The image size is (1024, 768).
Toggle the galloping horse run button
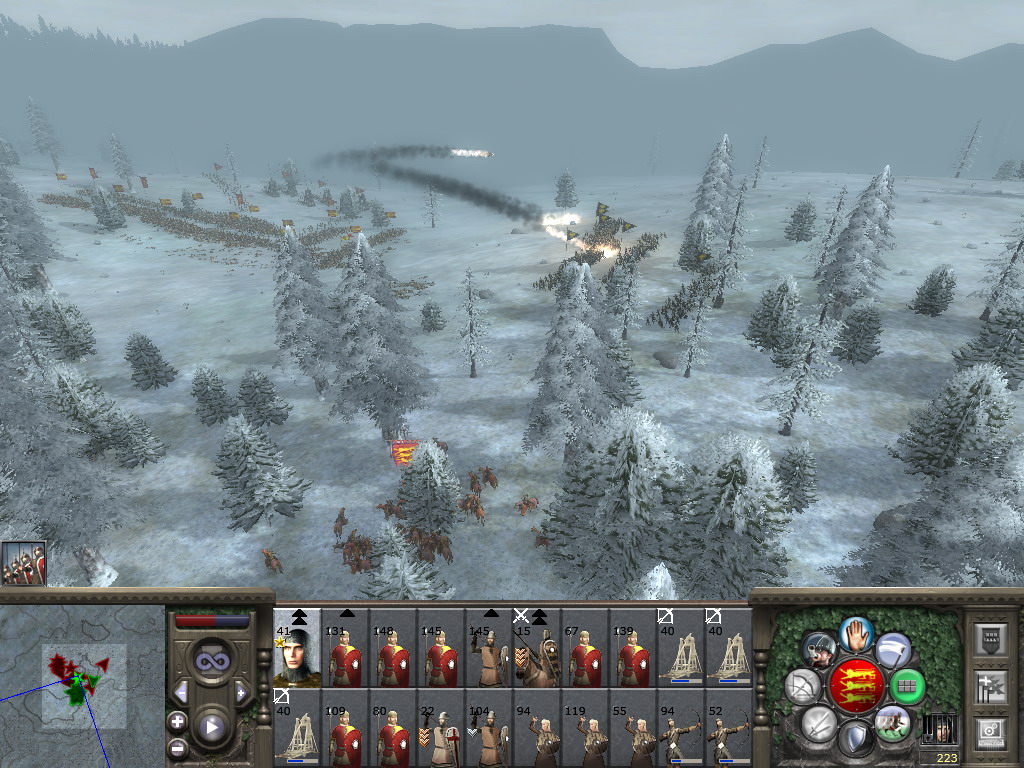pos(892,722)
